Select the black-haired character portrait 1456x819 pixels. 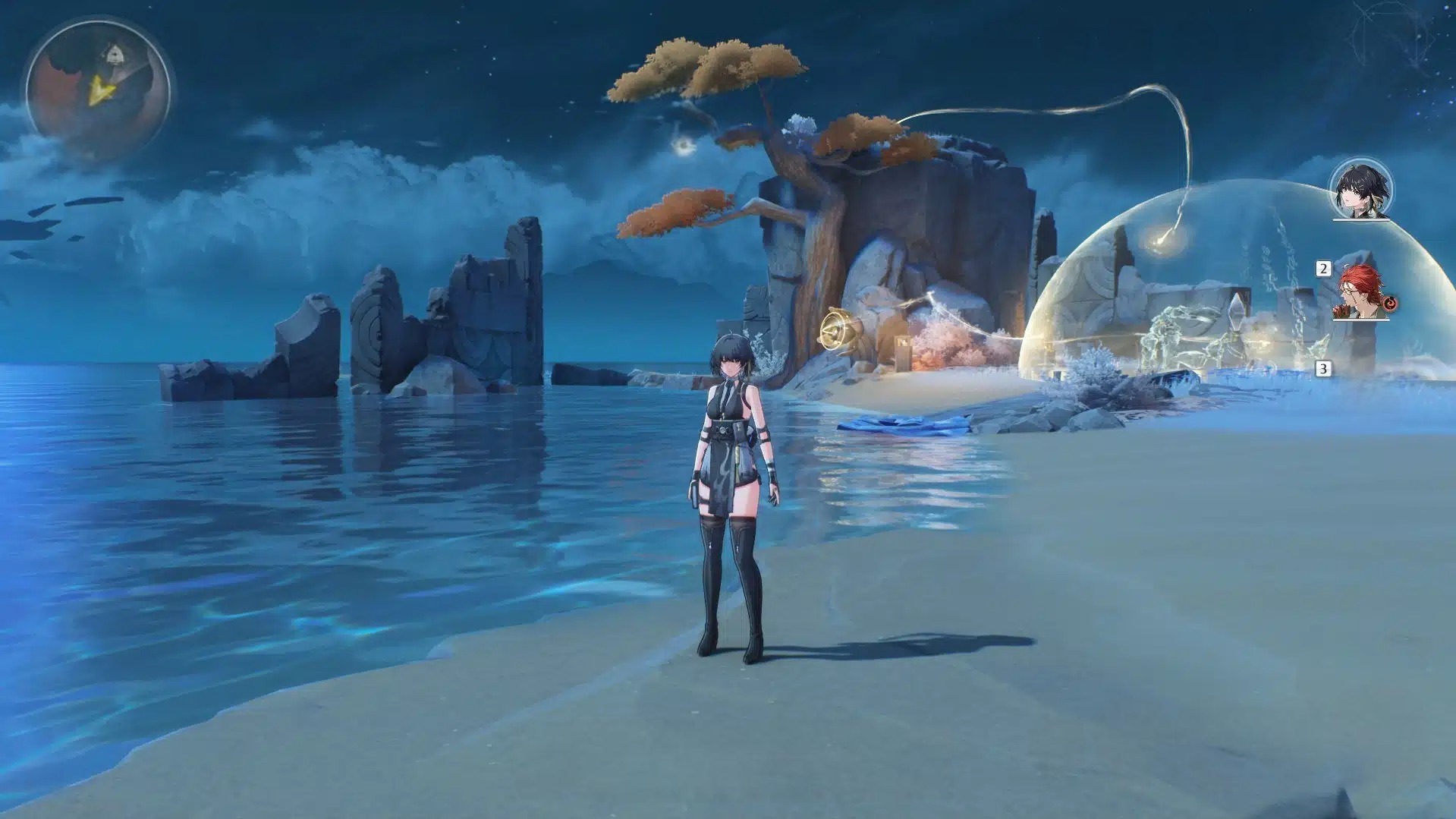[x=1361, y=189]
